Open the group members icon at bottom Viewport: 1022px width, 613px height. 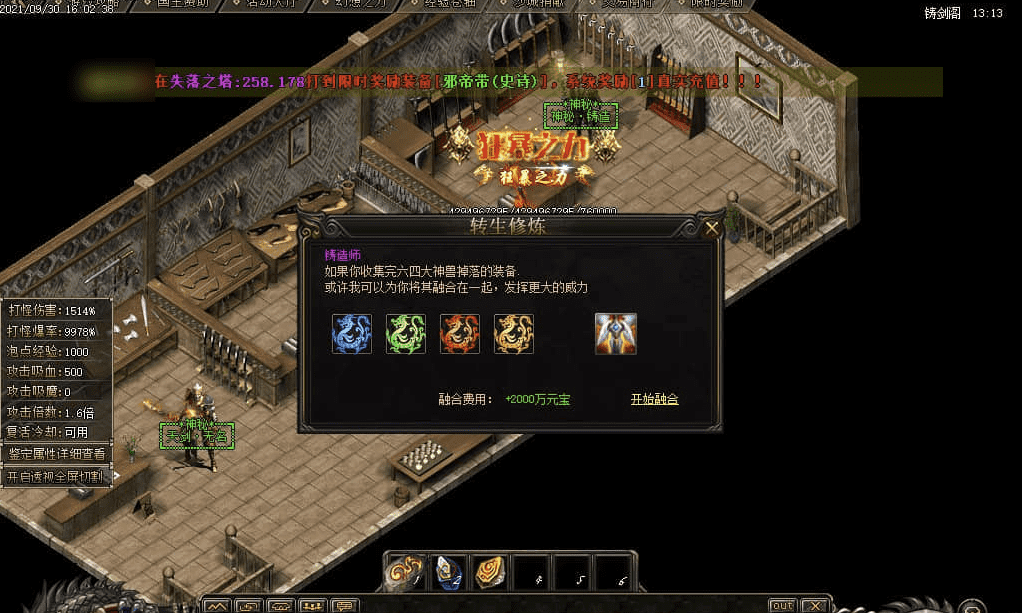pos(313,605)
